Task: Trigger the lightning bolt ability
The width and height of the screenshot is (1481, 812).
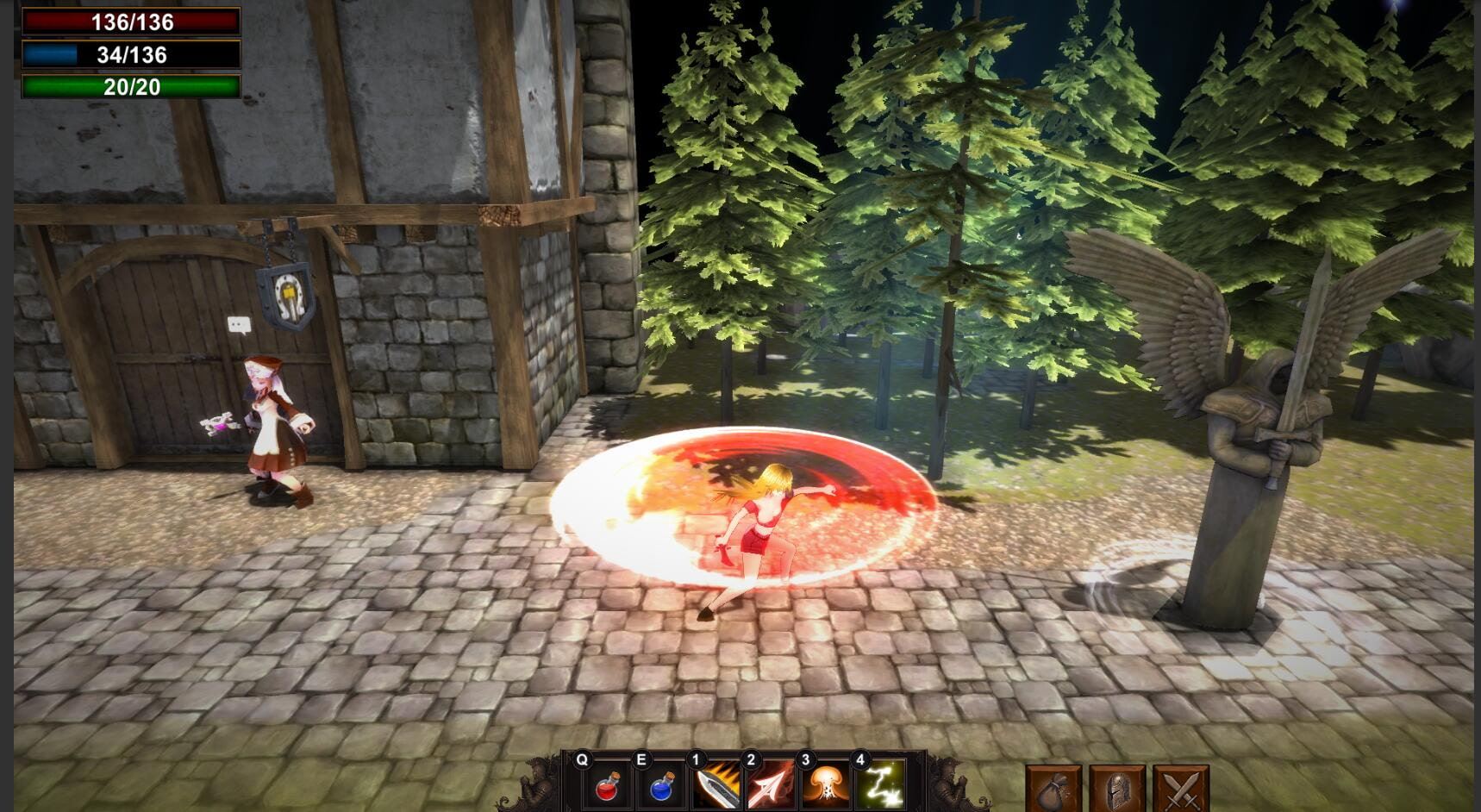Action: [881, 786]
